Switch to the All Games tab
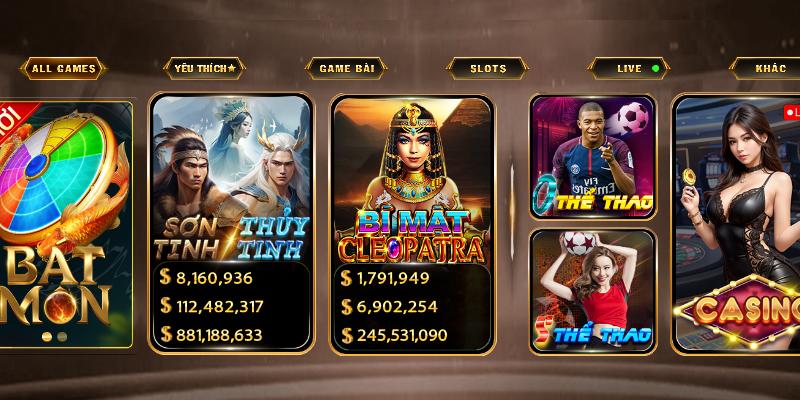Screen dimensions: 800x400 [x=63, y=69]
